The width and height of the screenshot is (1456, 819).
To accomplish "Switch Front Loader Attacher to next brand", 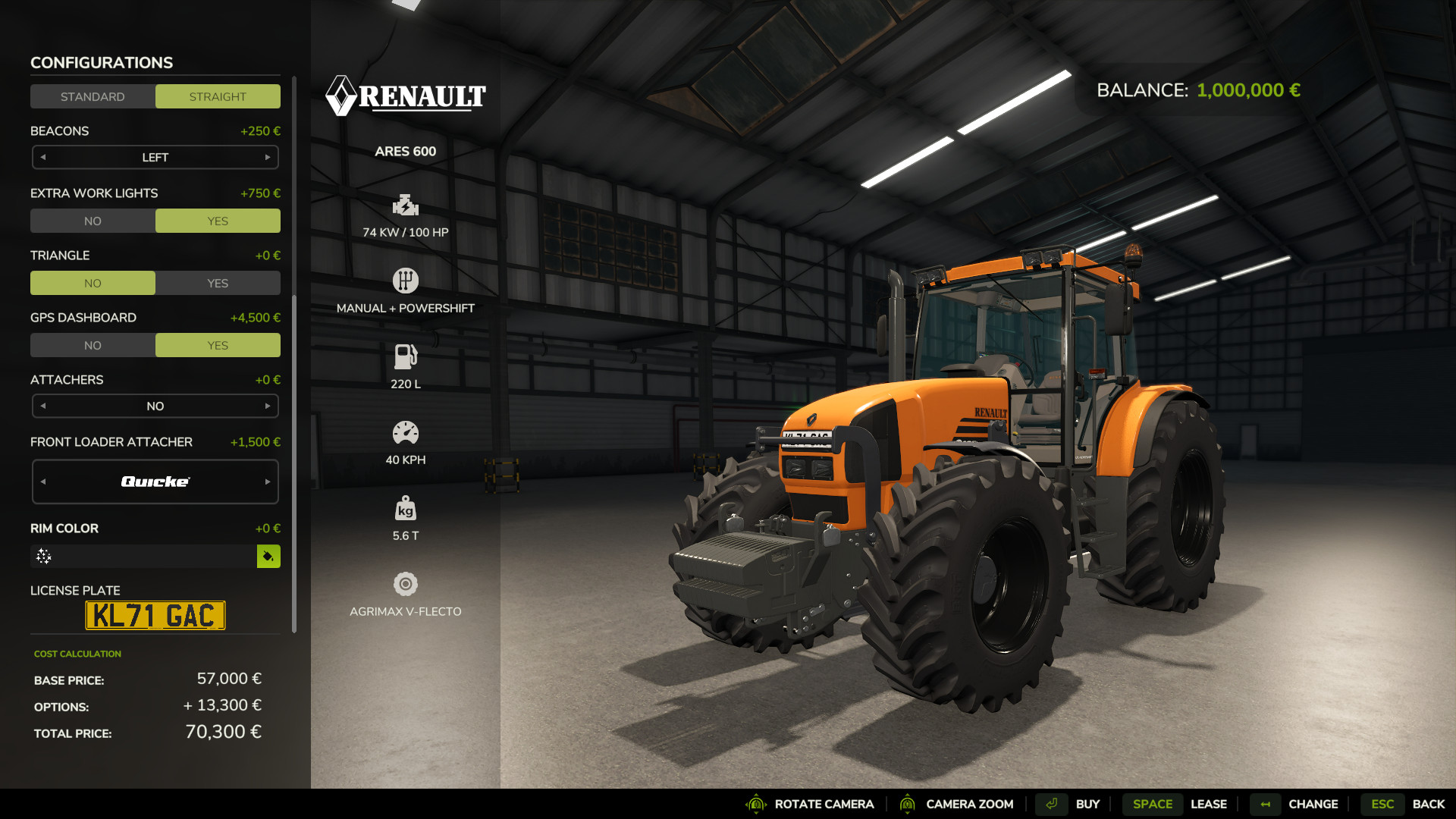I will pos(268,482).
